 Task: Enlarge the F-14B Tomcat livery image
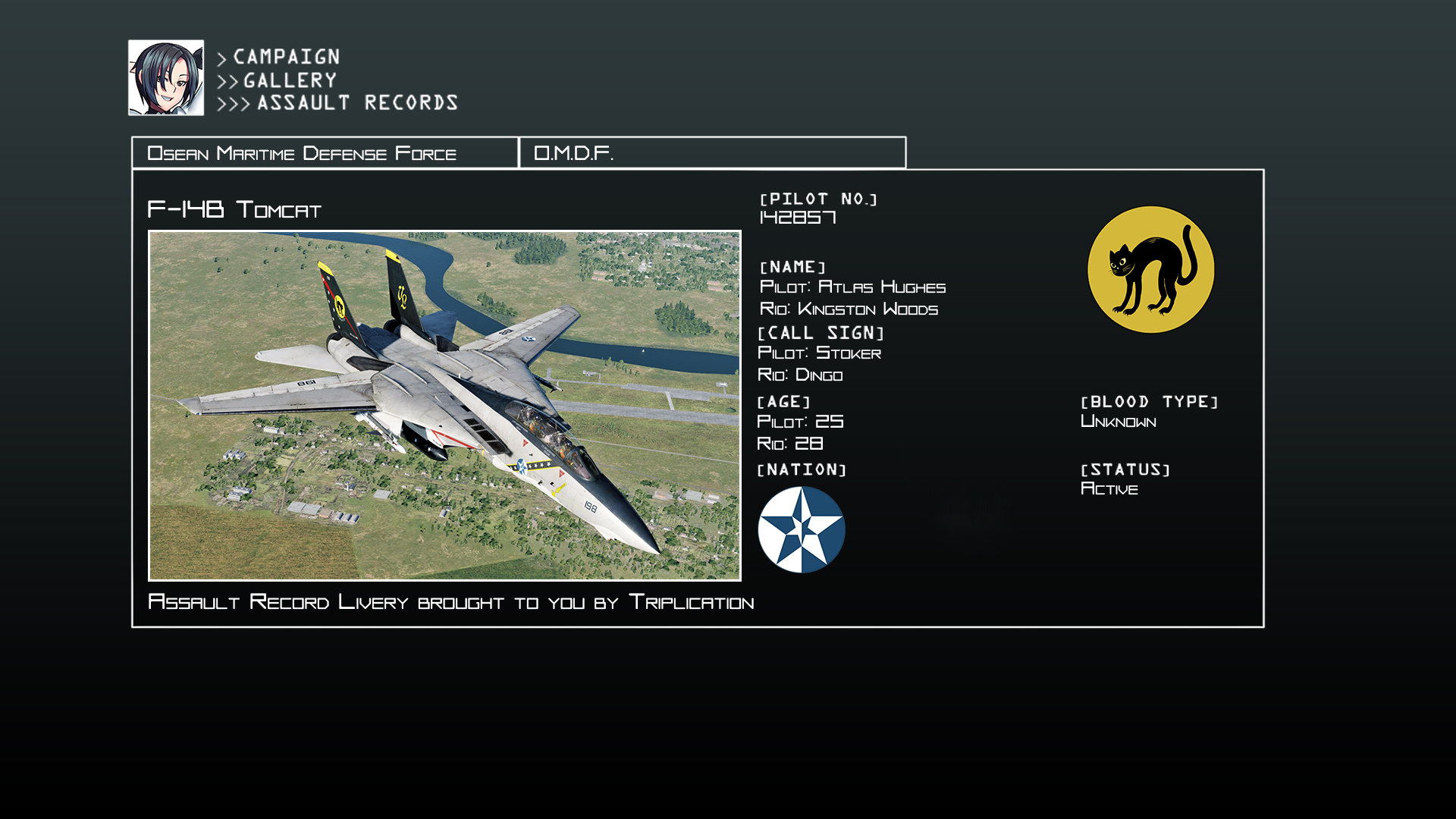[444, 406]
